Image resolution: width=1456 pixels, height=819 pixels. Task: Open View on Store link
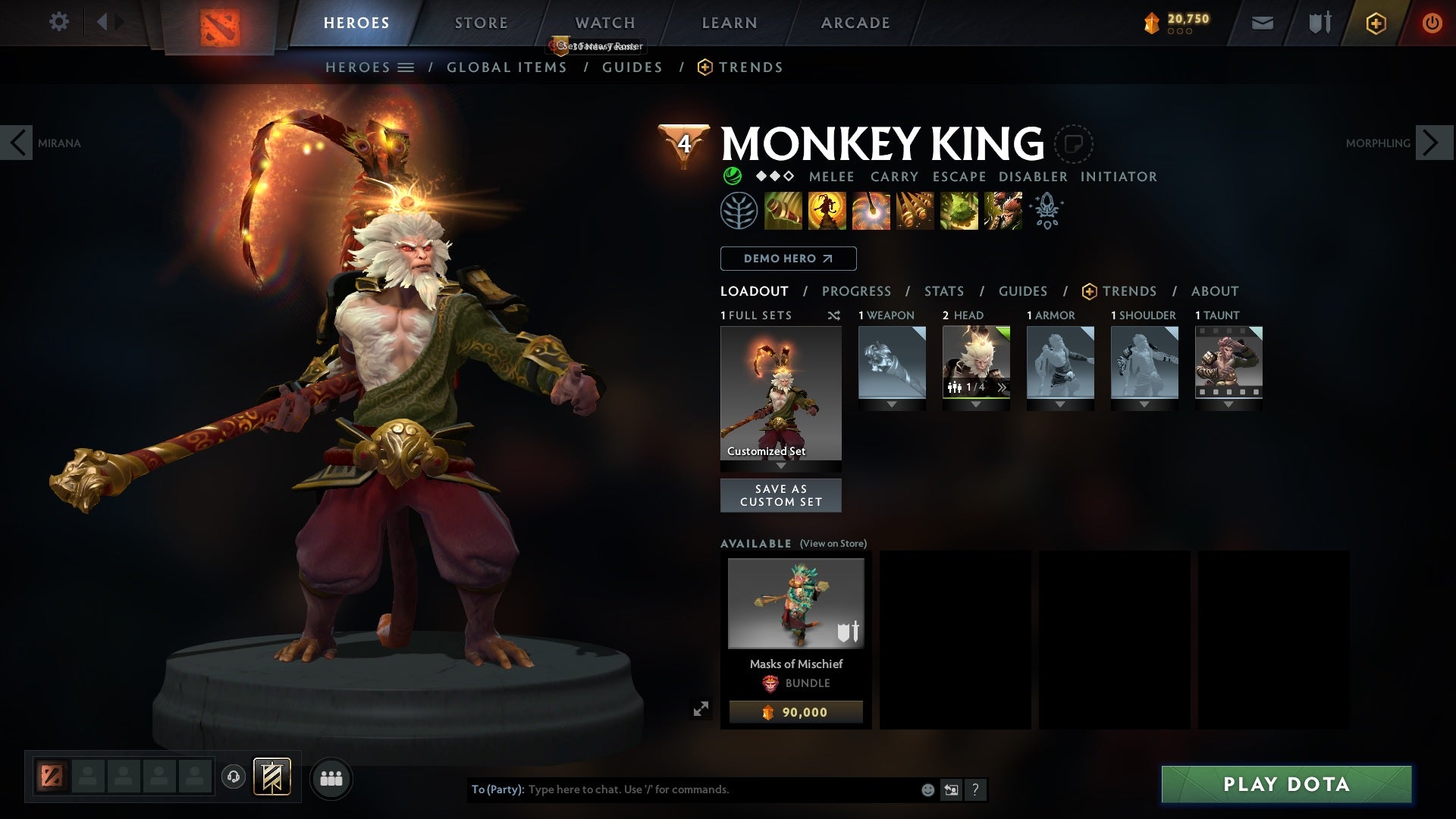point(833,544)
